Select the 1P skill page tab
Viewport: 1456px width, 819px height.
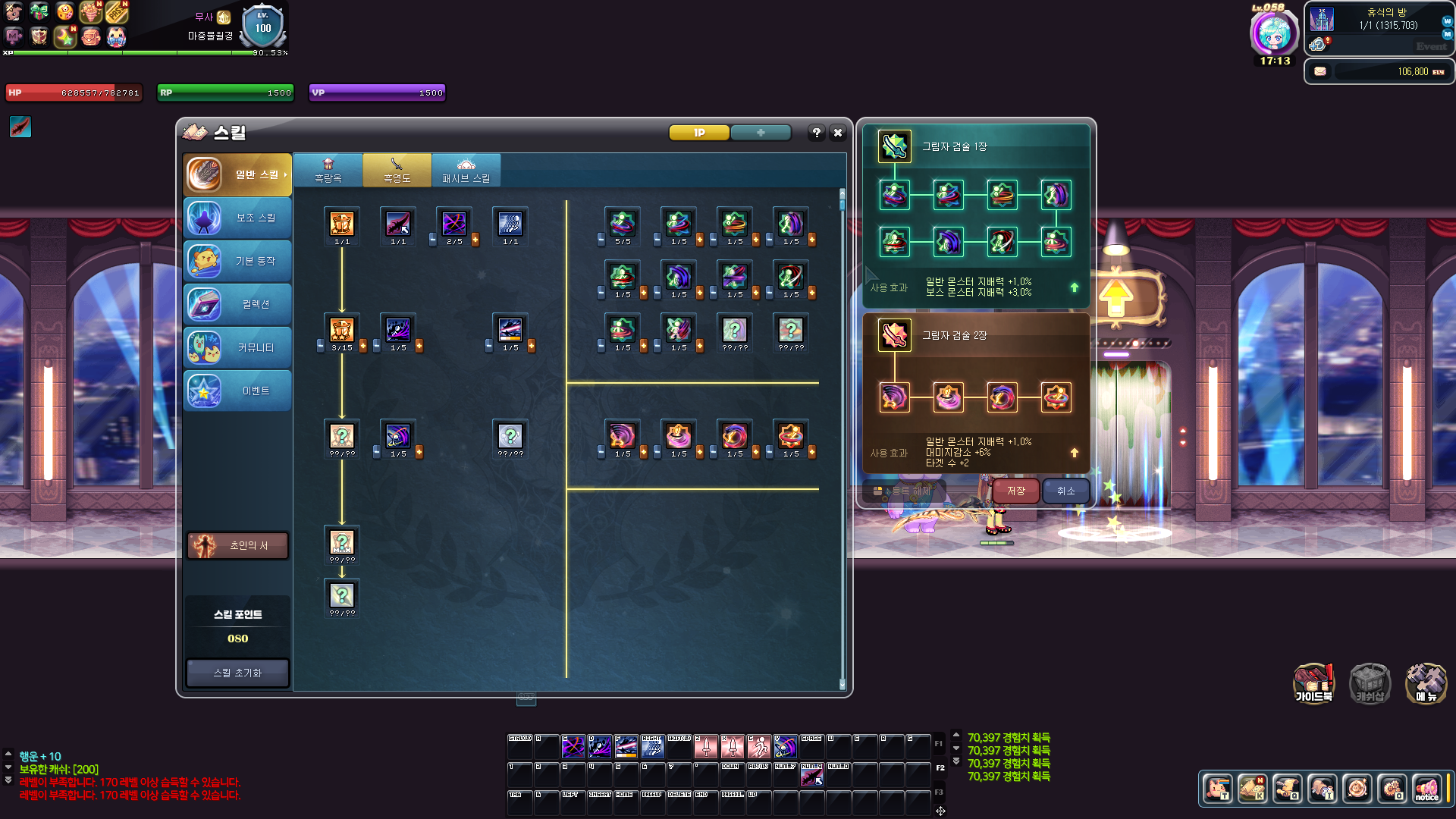698,133
